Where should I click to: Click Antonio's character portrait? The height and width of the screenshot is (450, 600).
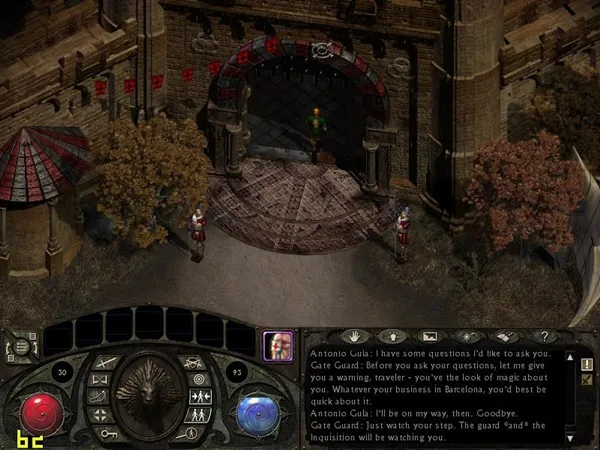[x=276, y=347]
